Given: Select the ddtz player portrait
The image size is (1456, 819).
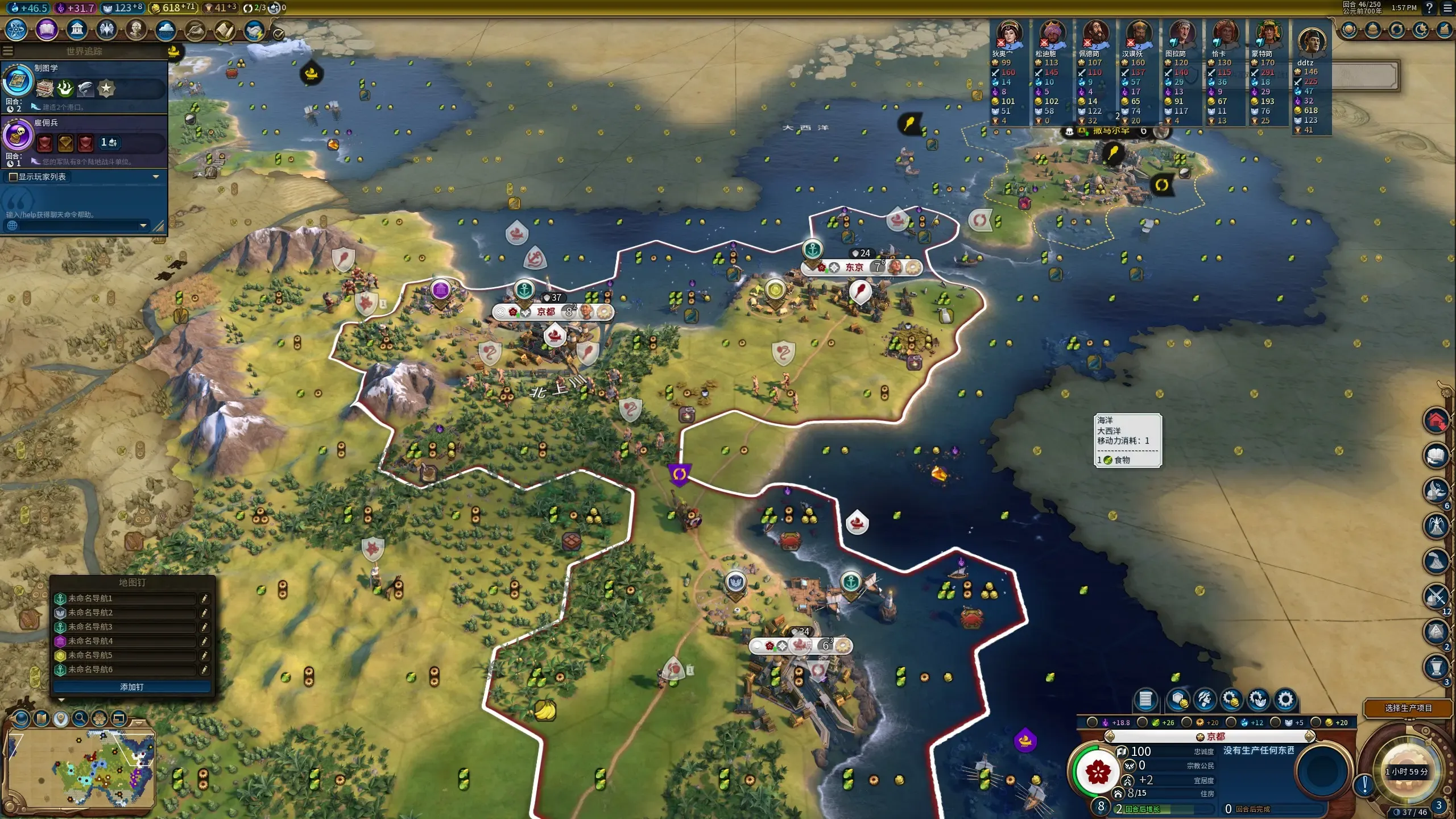Looking at the screenshot, I should tap(1312, 41).
